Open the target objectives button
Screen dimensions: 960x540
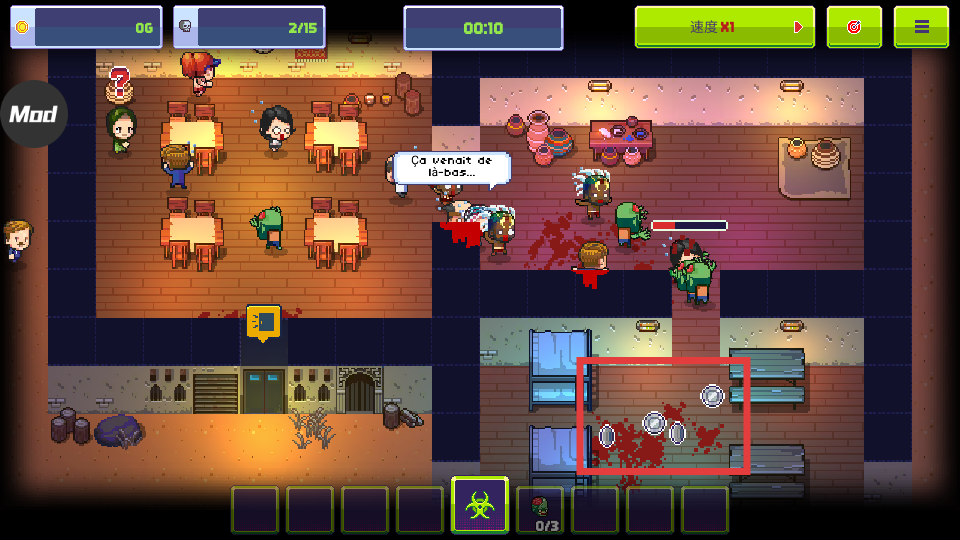click(x=854, y=27)
